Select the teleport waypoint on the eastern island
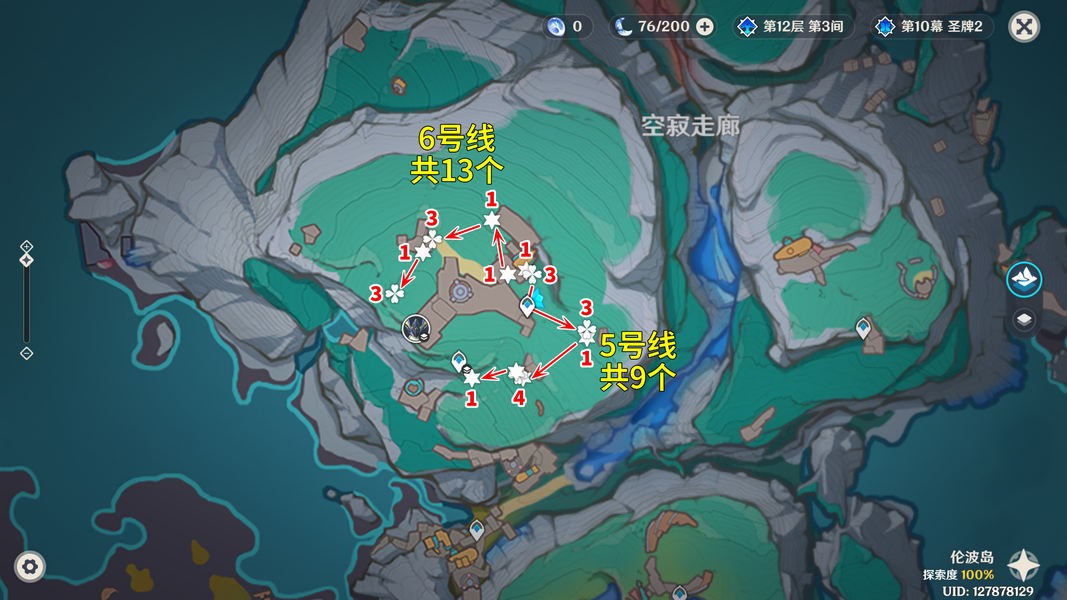This screenshot has width=1067, height=600. coord(864,328)
